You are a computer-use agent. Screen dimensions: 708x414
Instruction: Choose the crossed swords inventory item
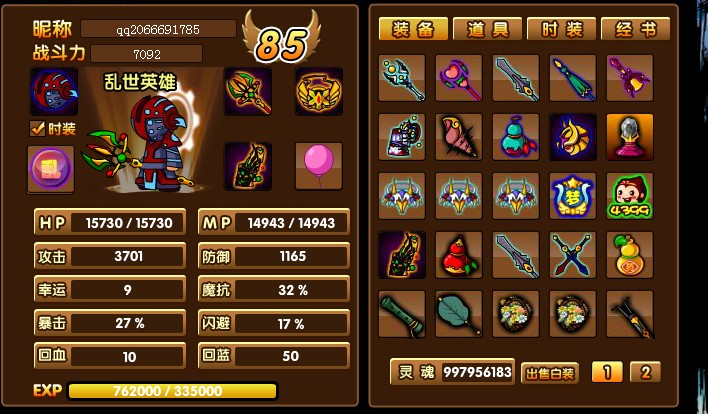click(x=573, y=255)
